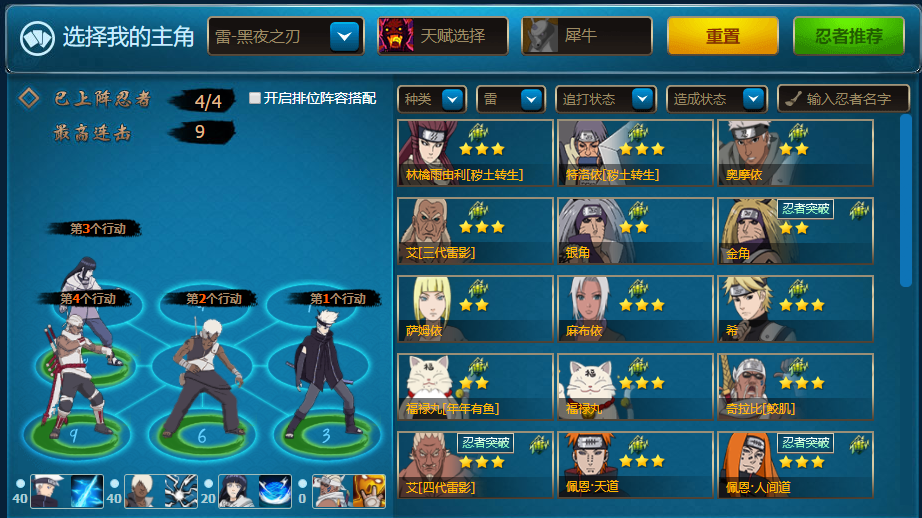Select the 佩恩·天道 ninja card
922x518 pixels.
(x=635, y=465)
